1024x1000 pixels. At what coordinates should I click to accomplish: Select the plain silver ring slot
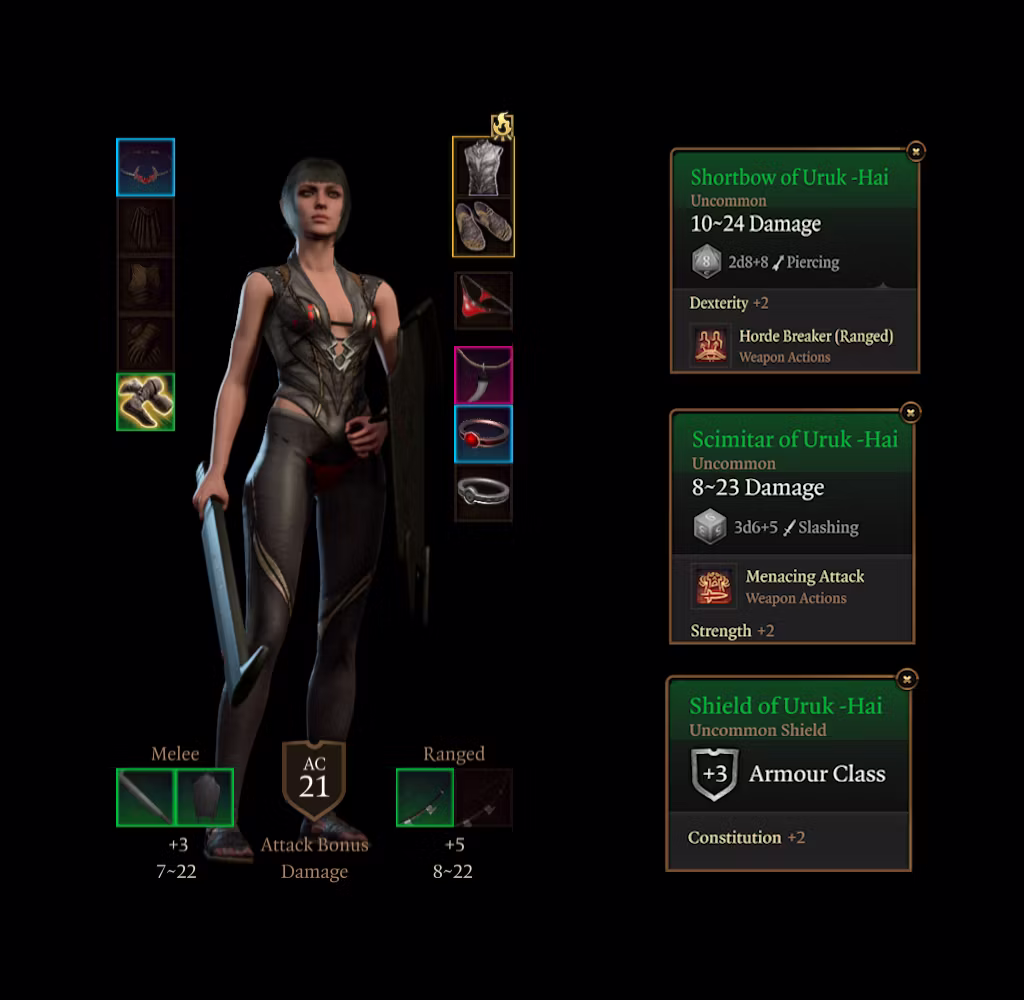(x=483, y=492)
